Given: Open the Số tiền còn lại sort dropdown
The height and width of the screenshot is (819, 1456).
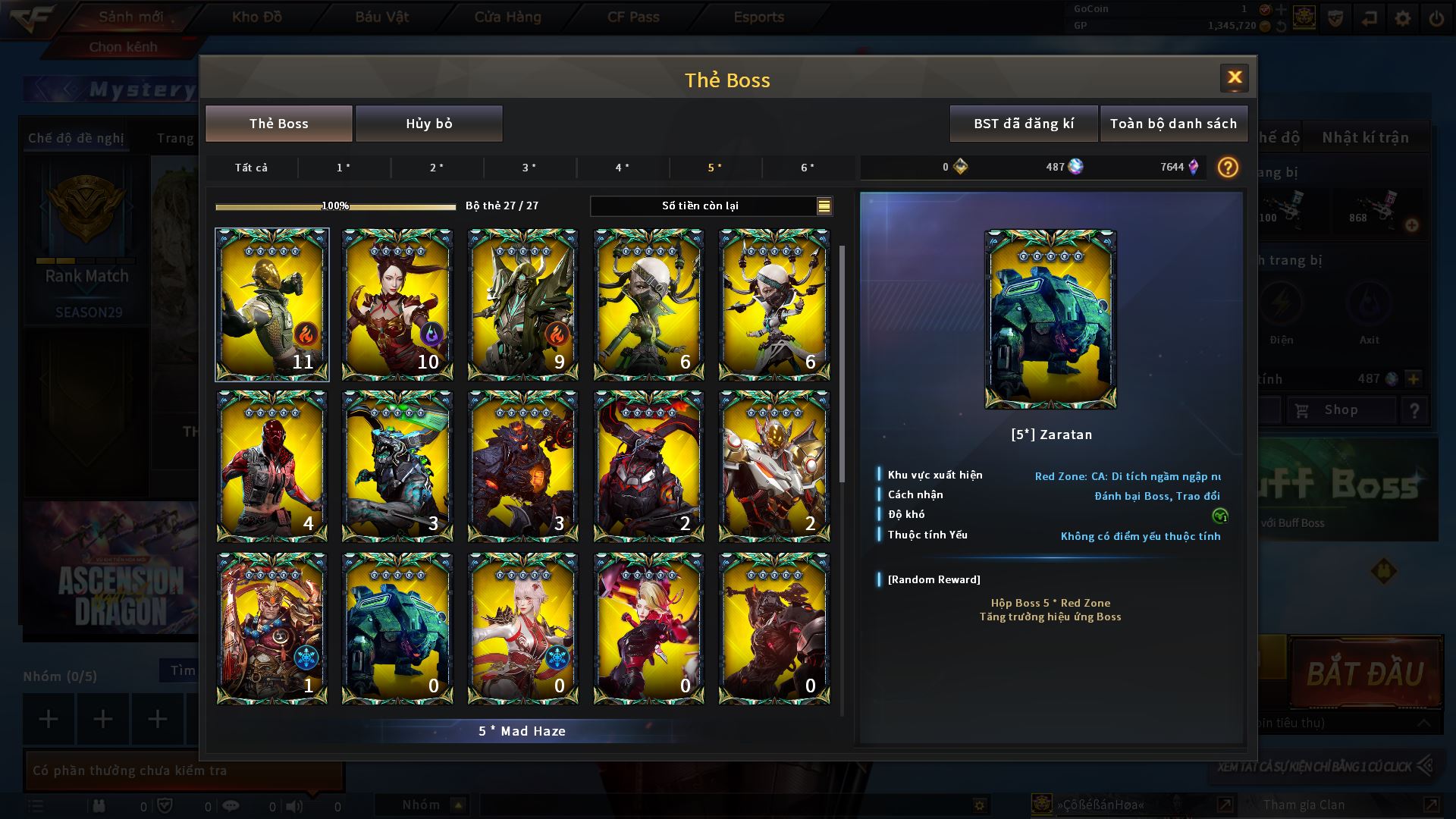Looking at the screenshot, I should (x=824, y=206).
